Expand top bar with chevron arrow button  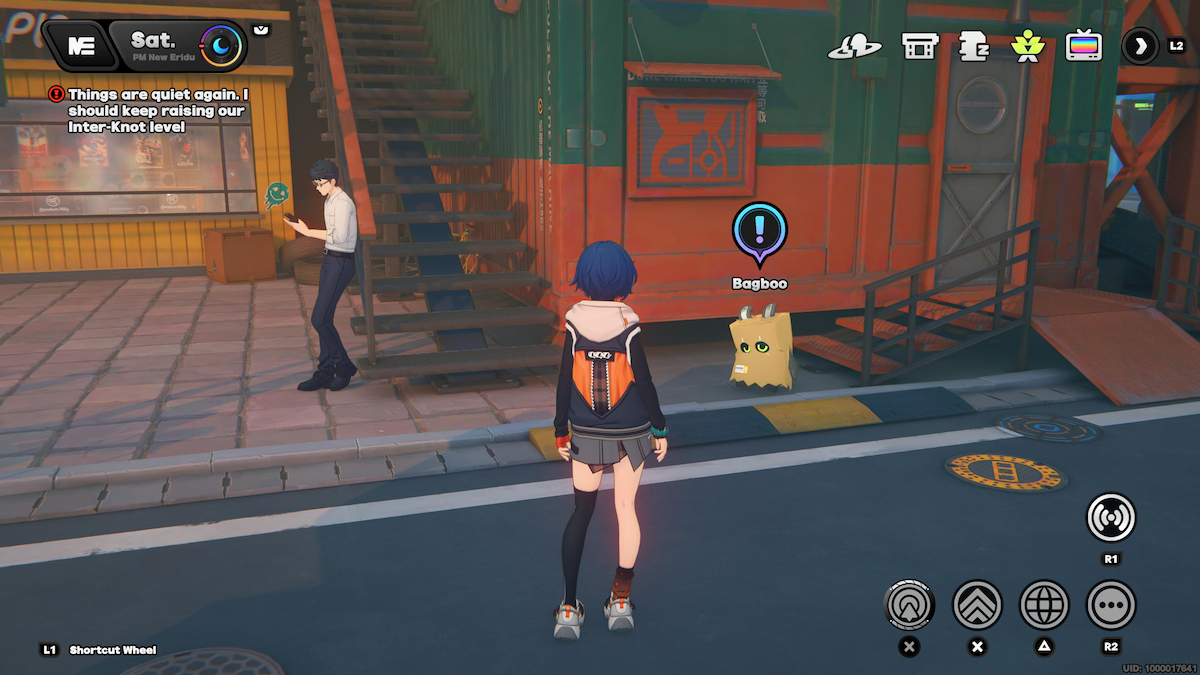pos(1140,46)
